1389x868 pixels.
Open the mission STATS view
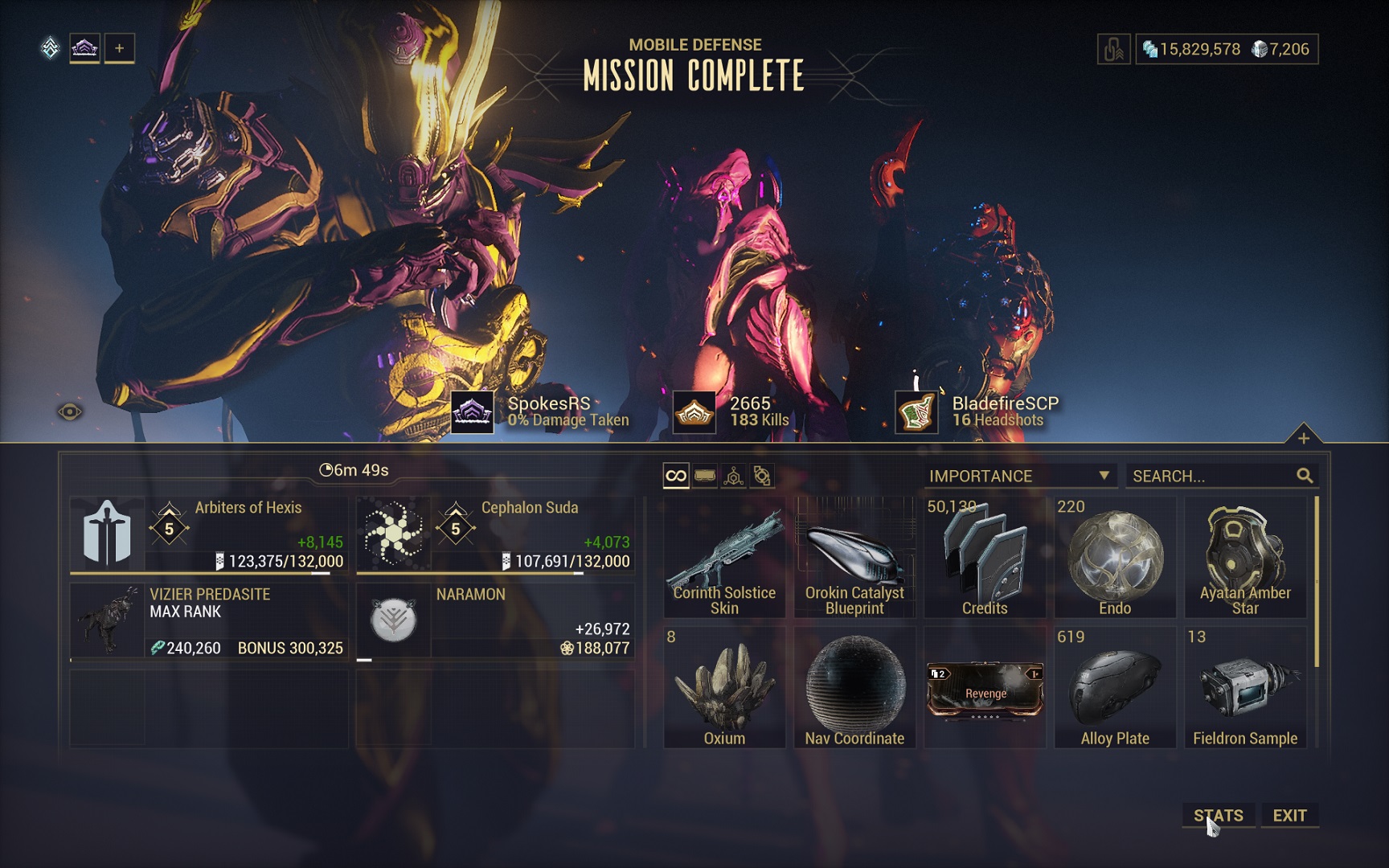[1218, 815]
